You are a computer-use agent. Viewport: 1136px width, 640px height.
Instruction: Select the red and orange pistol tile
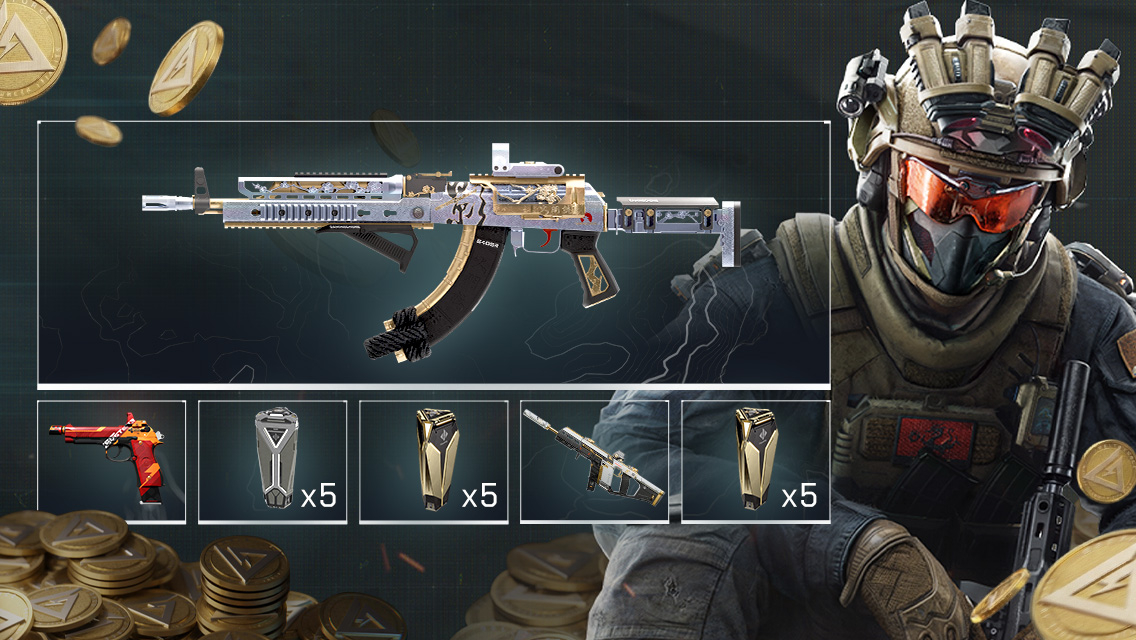tap(112, 461)
